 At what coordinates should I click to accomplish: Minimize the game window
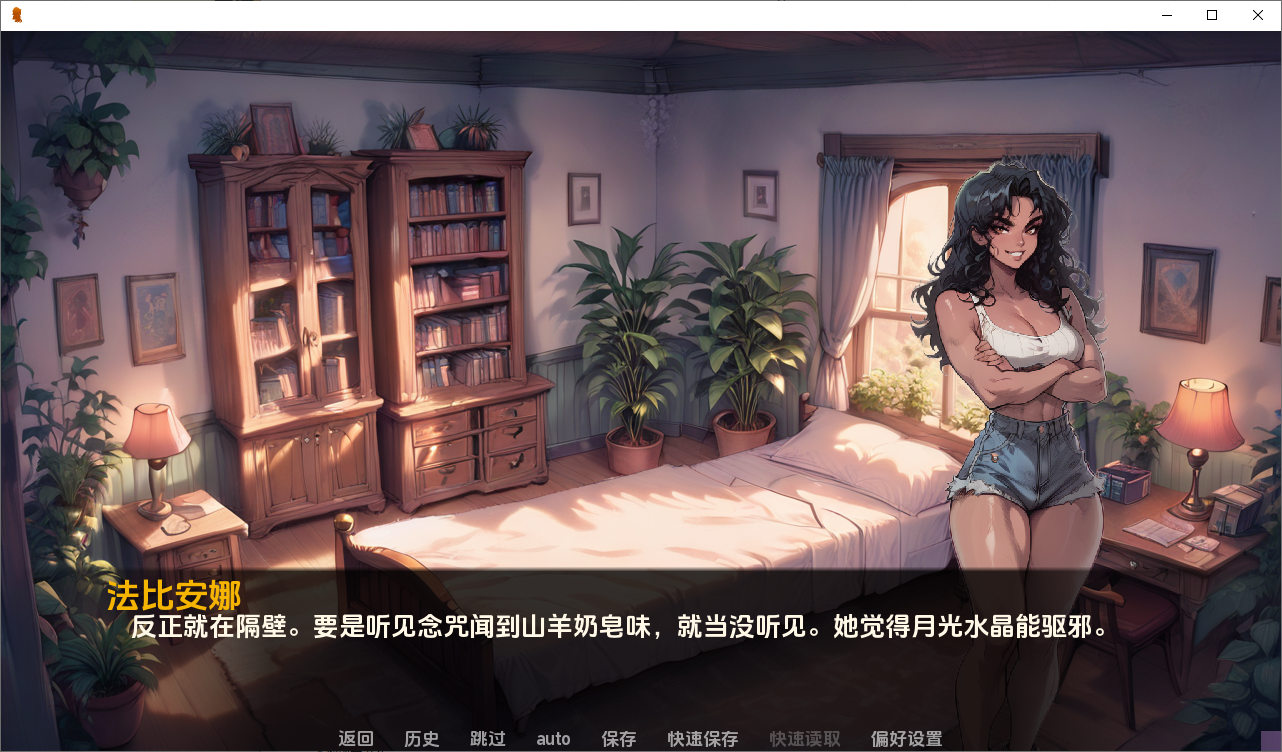pos(1166,15)
